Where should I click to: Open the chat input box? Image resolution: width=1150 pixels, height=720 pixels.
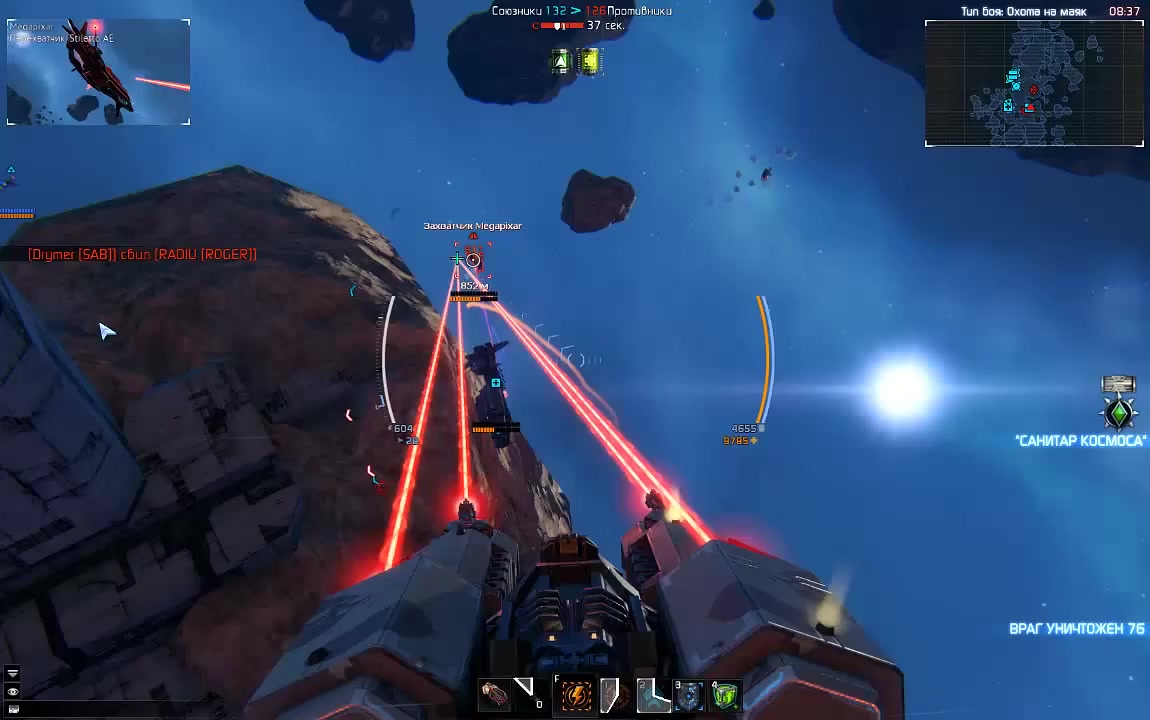(x=13, y=709)
